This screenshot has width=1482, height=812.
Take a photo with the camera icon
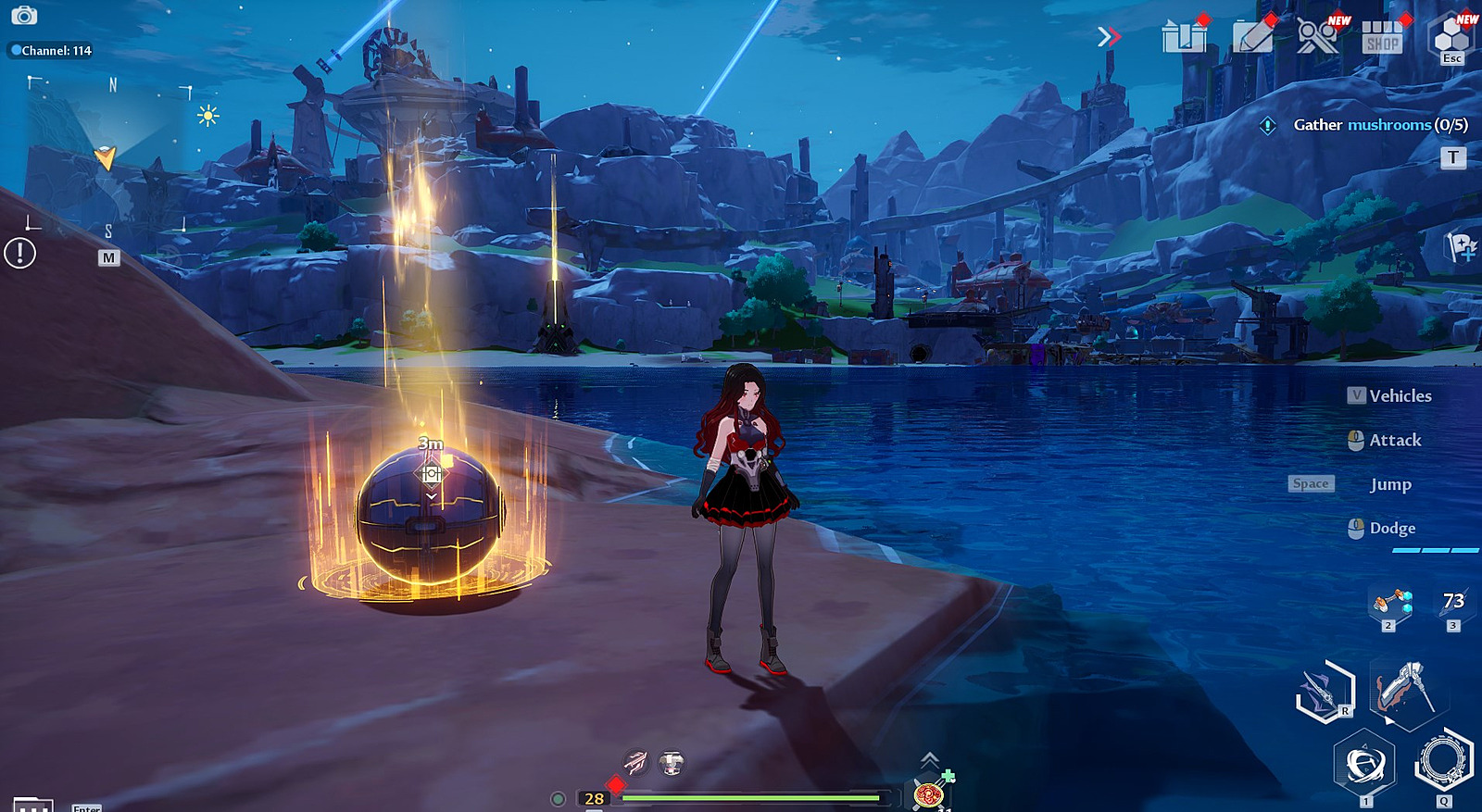[24, 16]
